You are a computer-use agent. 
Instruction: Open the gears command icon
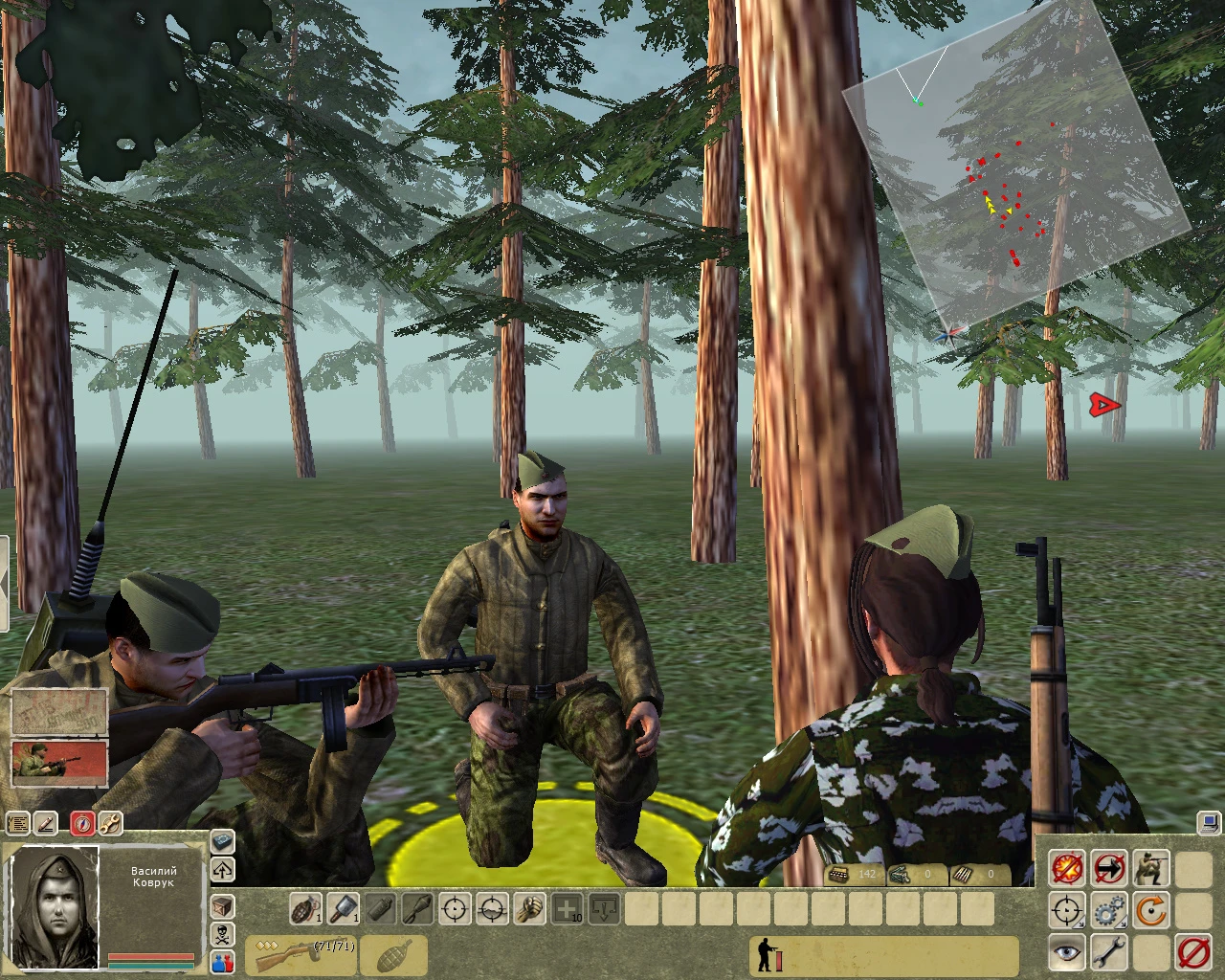[1108, 909]
